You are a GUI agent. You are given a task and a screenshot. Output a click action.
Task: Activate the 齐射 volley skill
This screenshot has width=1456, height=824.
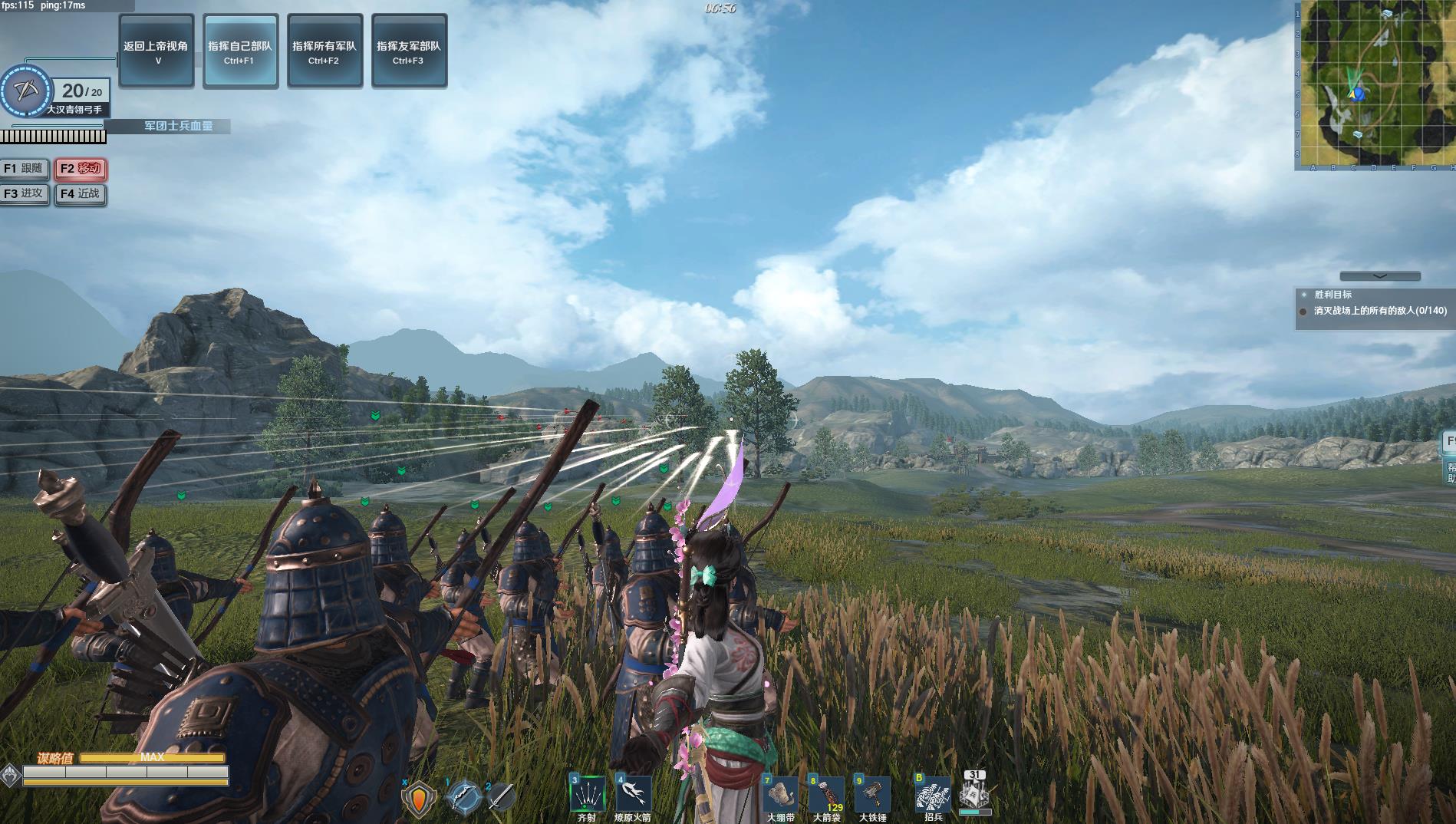(x=587, y=795)
